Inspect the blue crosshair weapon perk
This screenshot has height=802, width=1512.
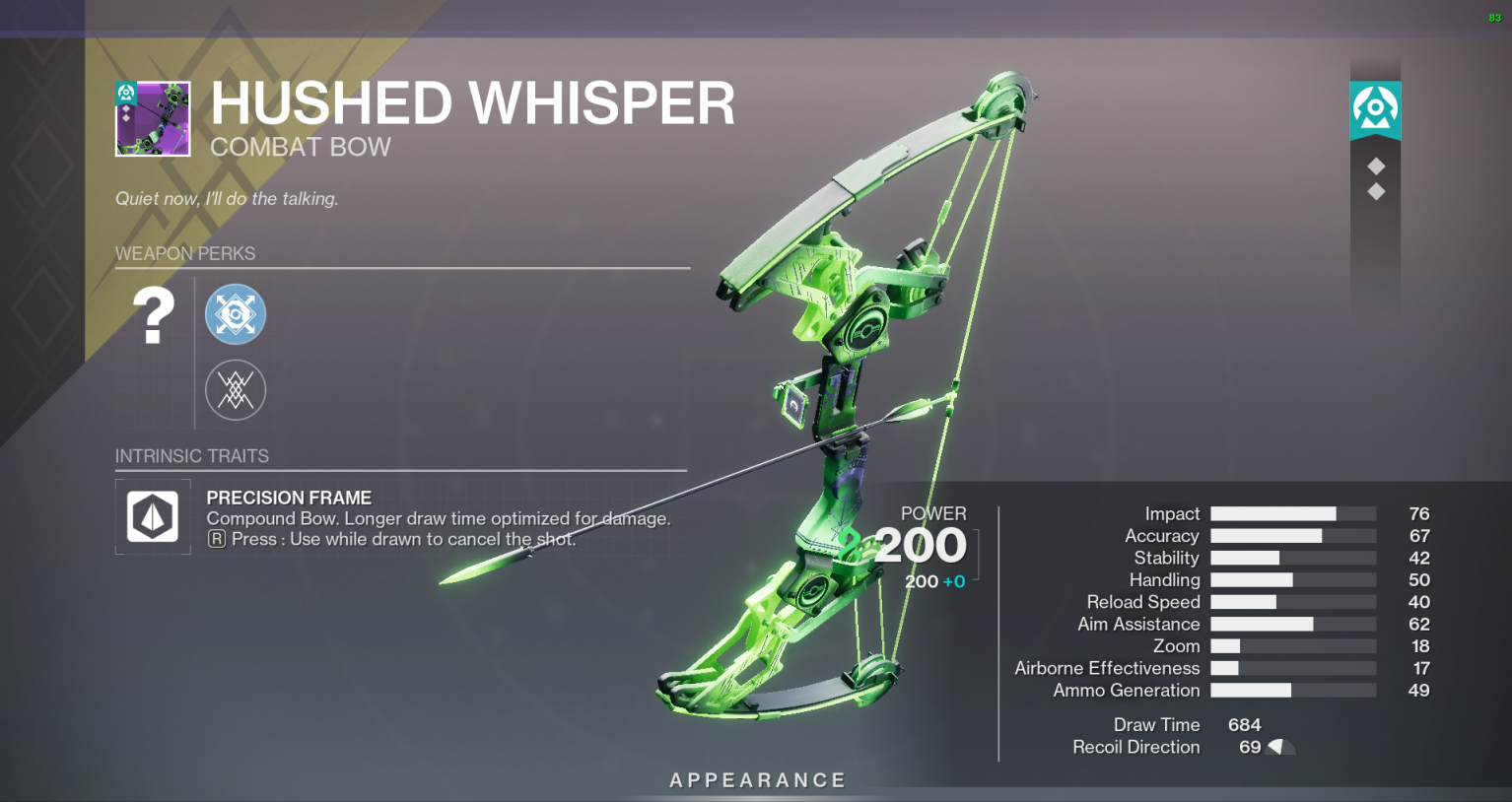tap(236, 314)
